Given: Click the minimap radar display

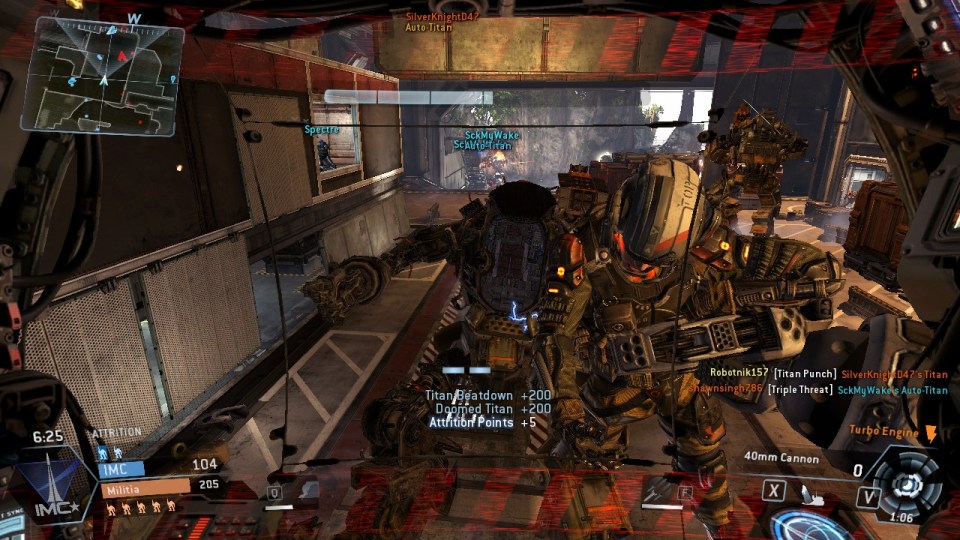Looking at the screenshot, I should [x=103, y=76].
